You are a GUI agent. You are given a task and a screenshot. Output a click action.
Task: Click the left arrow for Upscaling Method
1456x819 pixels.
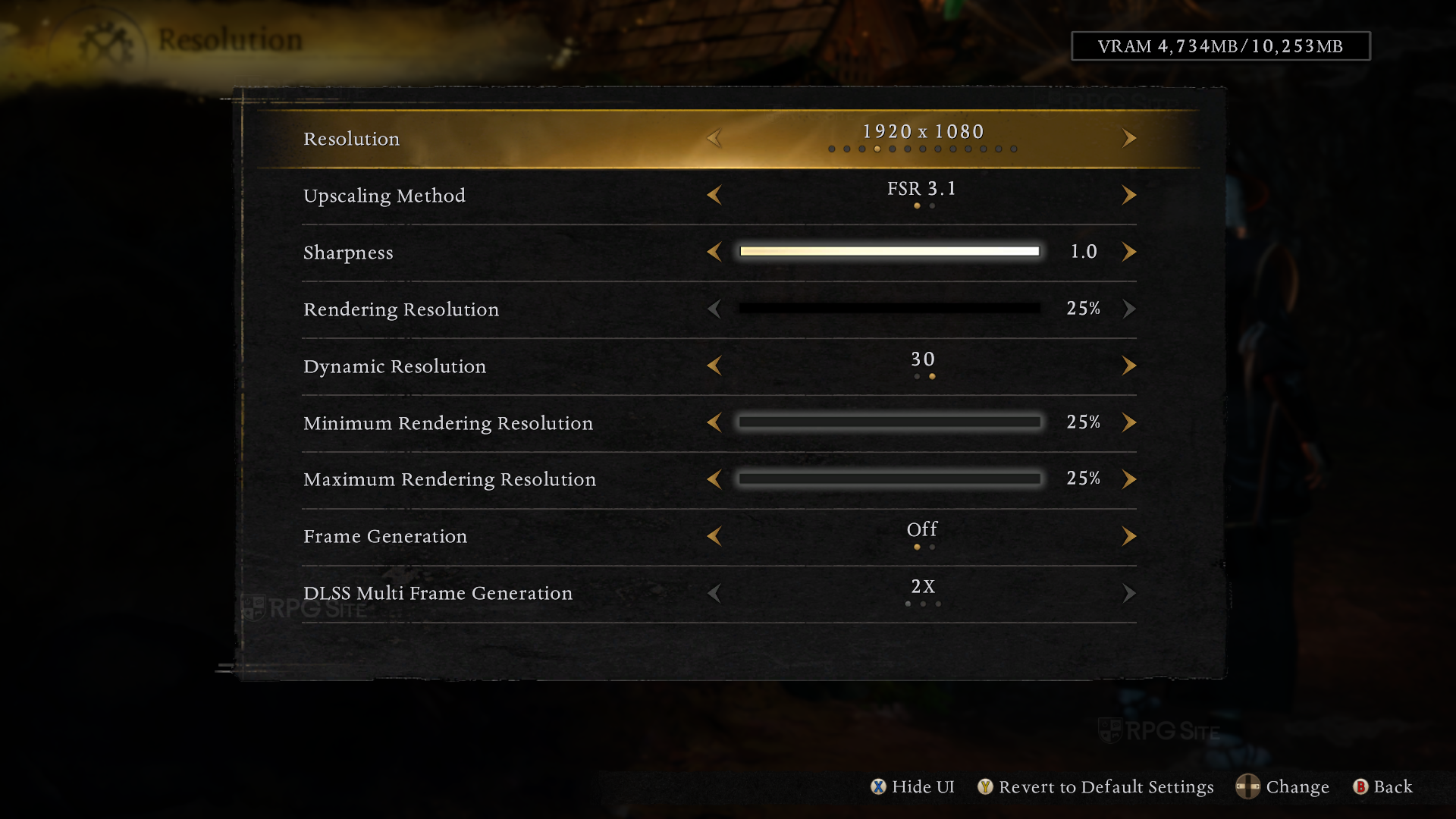click(714, 195)
